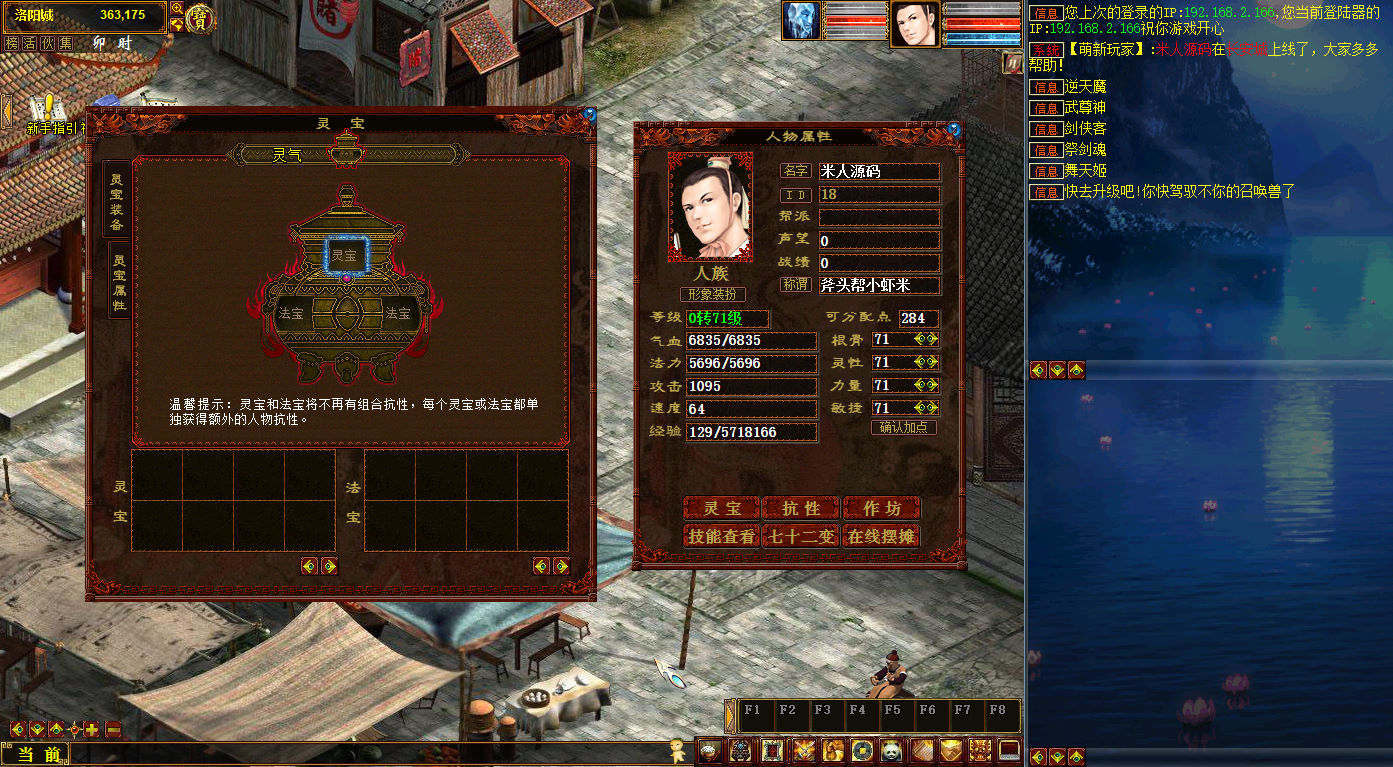This screenshot has height=767, width=1393.
Task: Open the coin icon in bottom toolbar
Action: pyautogui.click(x=862, y=750)
